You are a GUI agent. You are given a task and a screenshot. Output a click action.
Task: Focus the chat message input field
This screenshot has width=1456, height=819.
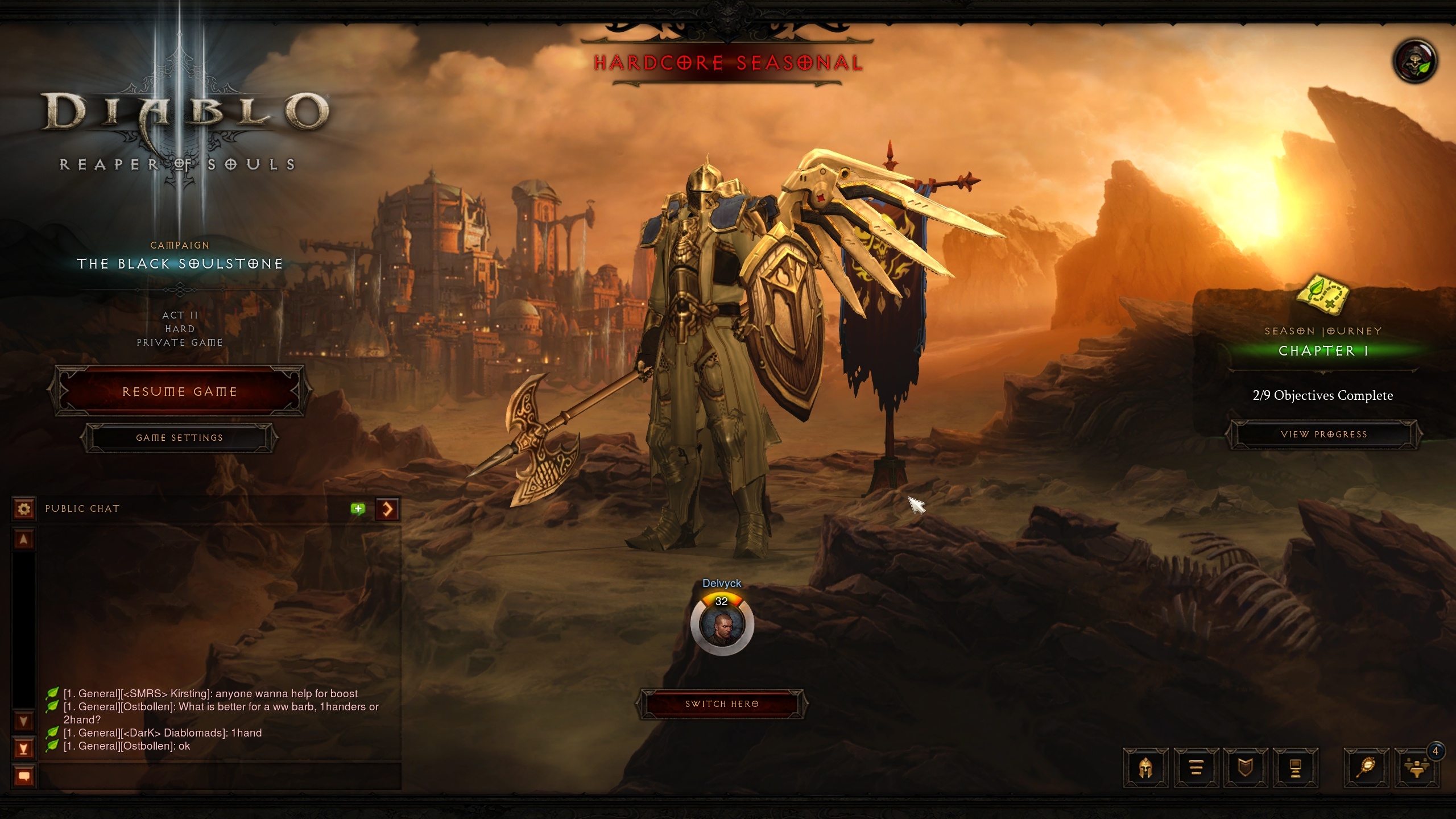(x=220, y=776)
